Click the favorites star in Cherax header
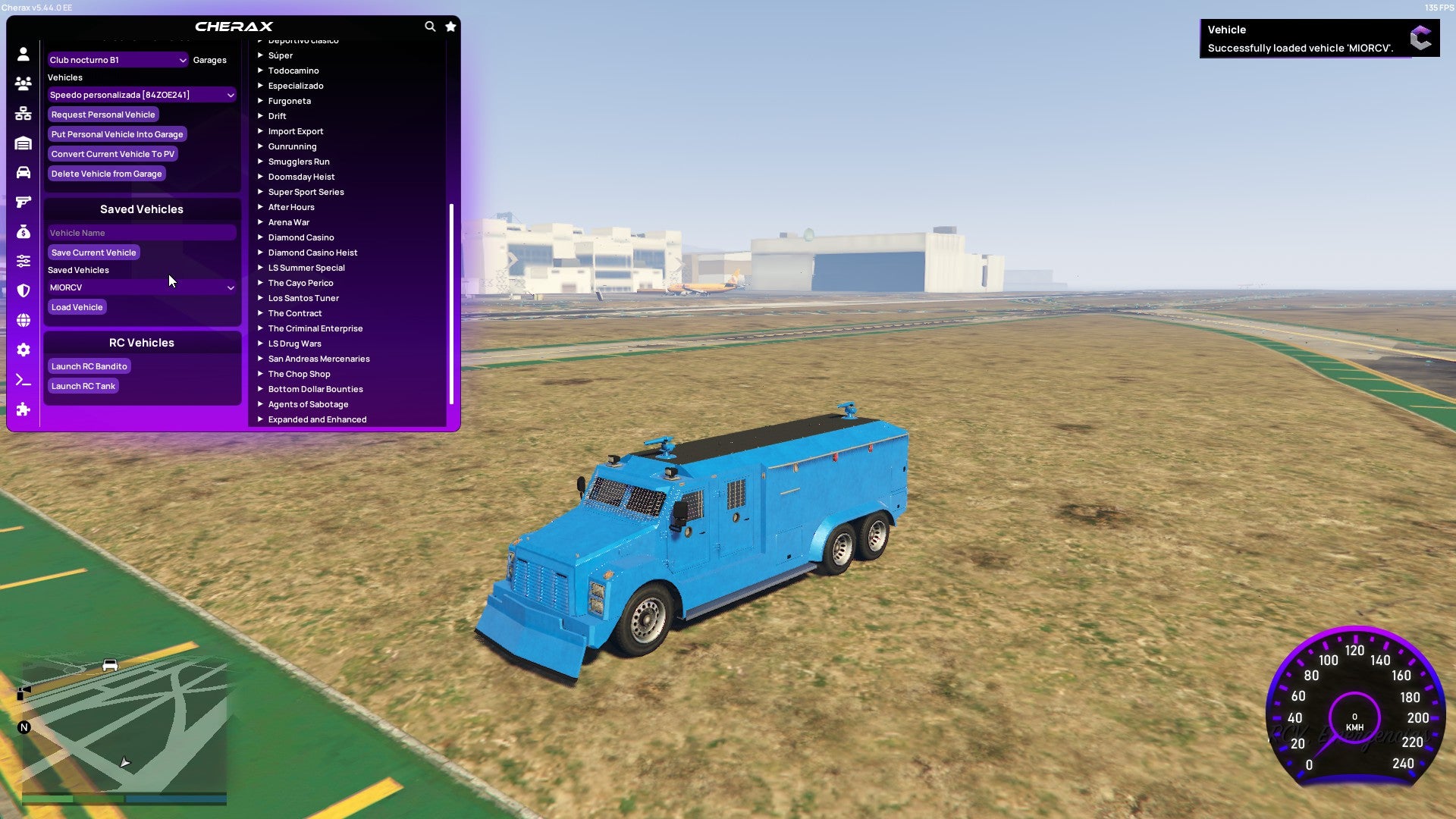 [450, 25]
